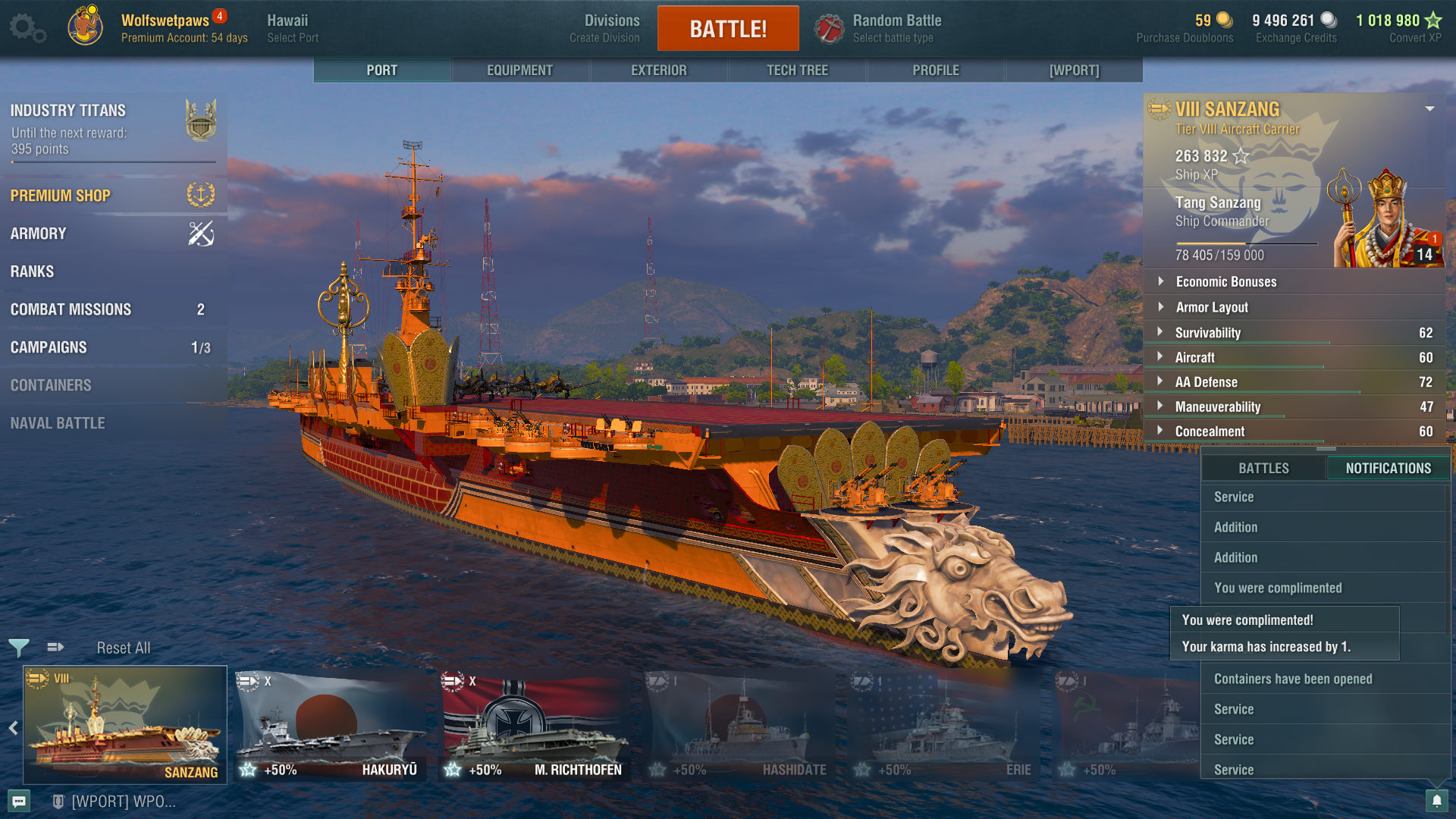Open Tang Sanzang commander portrait
The width and height of the screenshot is (1456, 819).
(x=1386, y=220)
